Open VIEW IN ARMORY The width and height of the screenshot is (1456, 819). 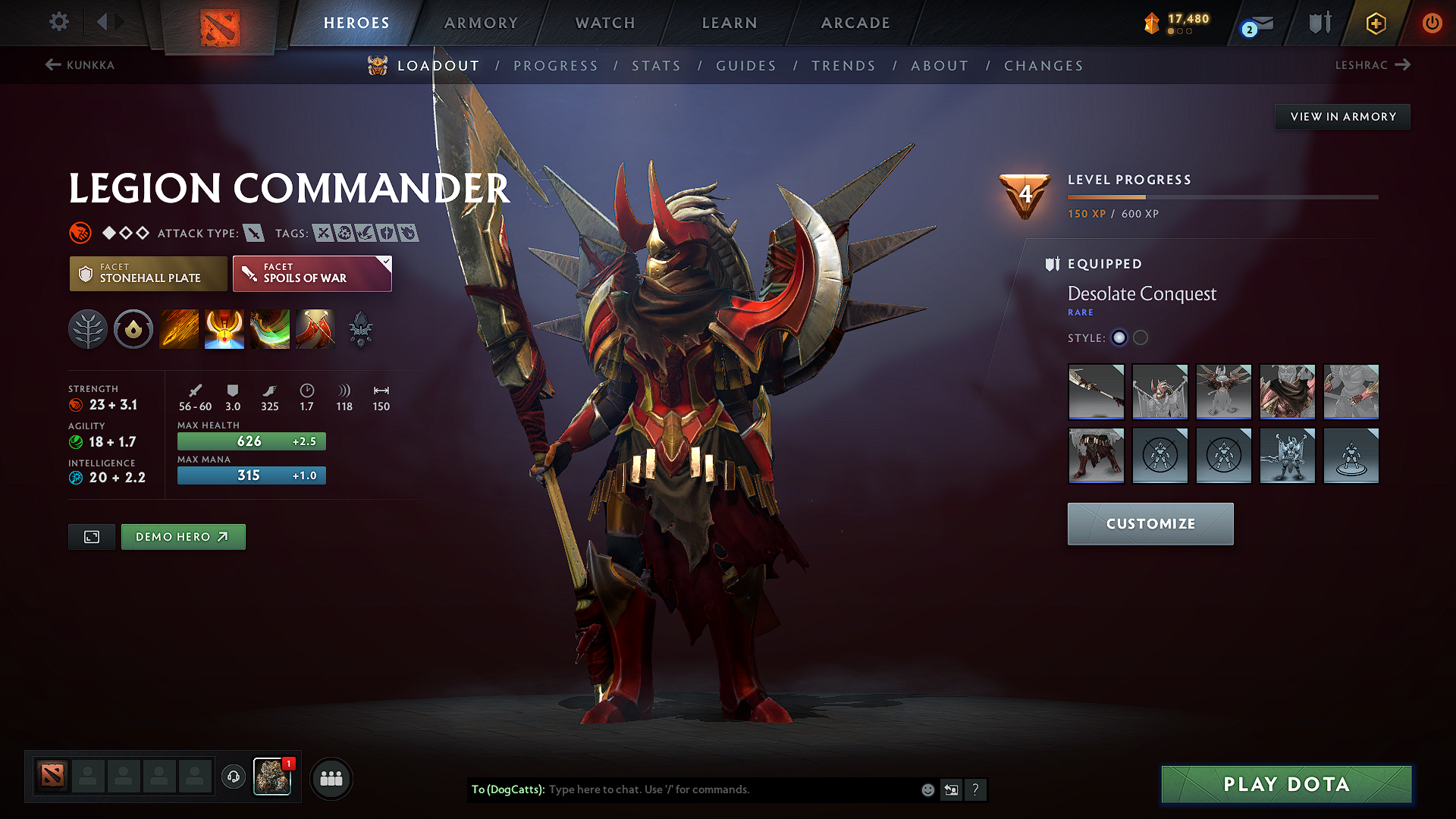(1342, 116)
